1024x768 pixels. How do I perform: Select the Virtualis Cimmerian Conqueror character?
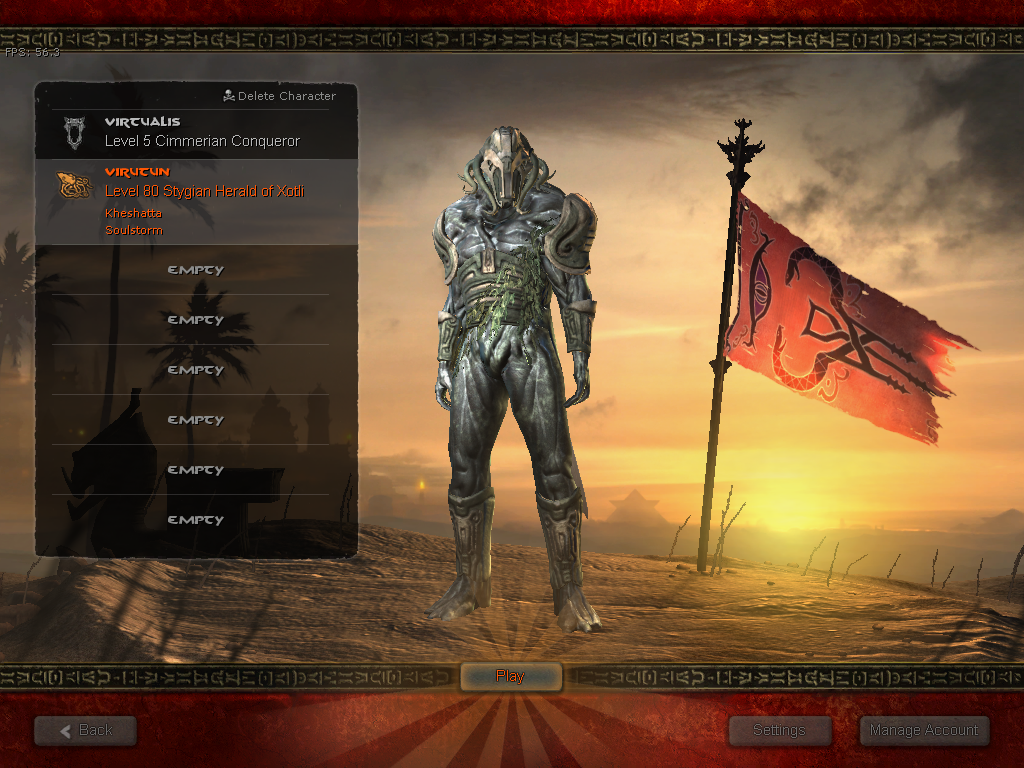[200, 132]
